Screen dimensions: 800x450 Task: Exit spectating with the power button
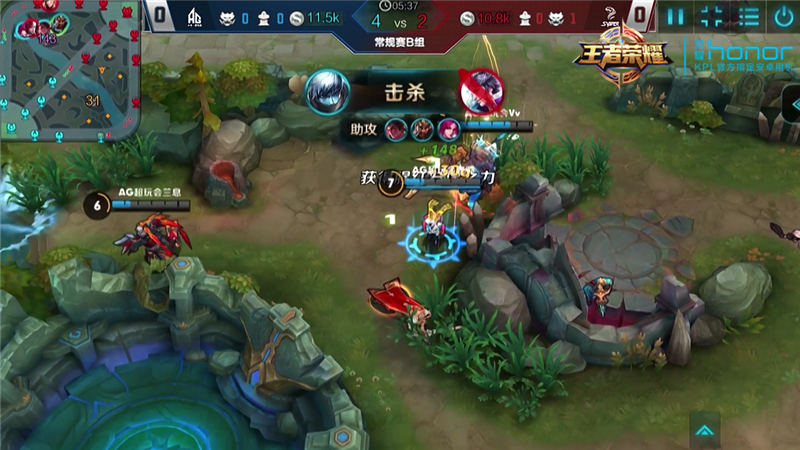click(x=783, y=16)
